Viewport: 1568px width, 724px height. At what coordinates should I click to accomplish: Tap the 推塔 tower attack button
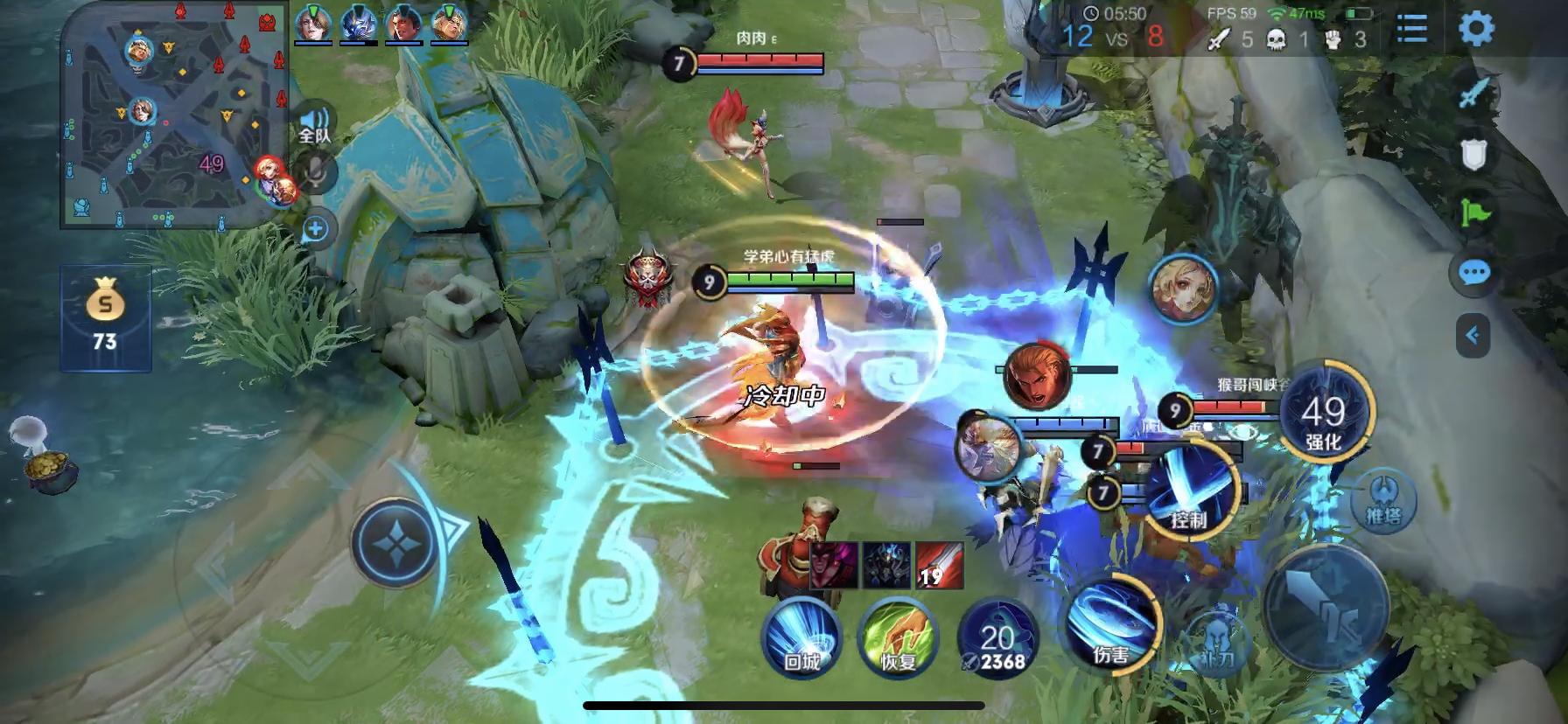(x=1382, y=501)
